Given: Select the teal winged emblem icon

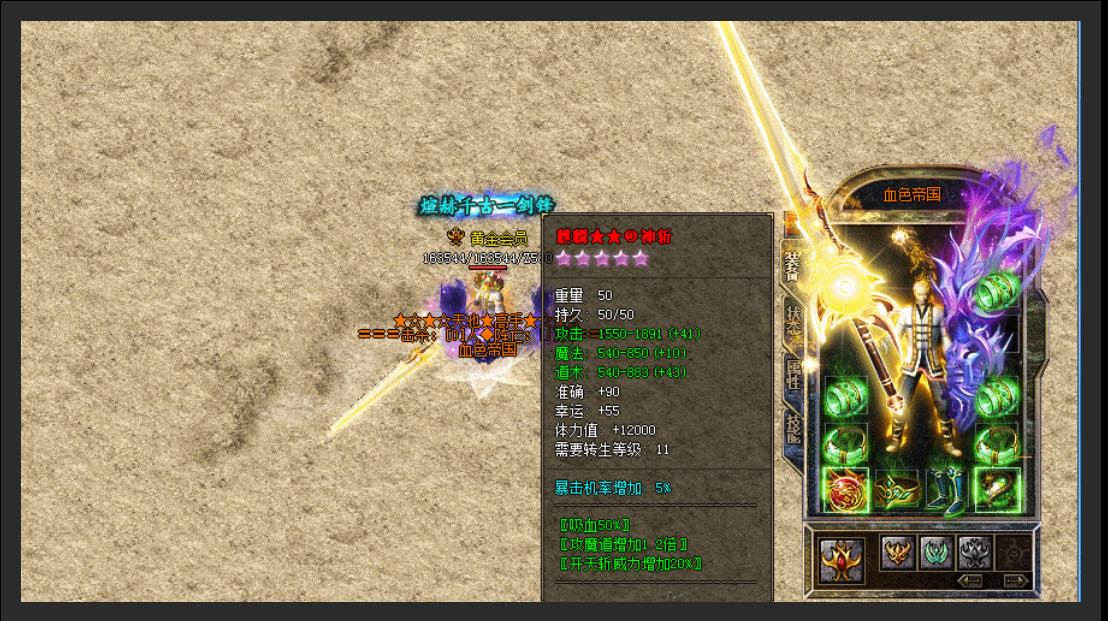Looking at the screenshot, I should pos(936,552).
